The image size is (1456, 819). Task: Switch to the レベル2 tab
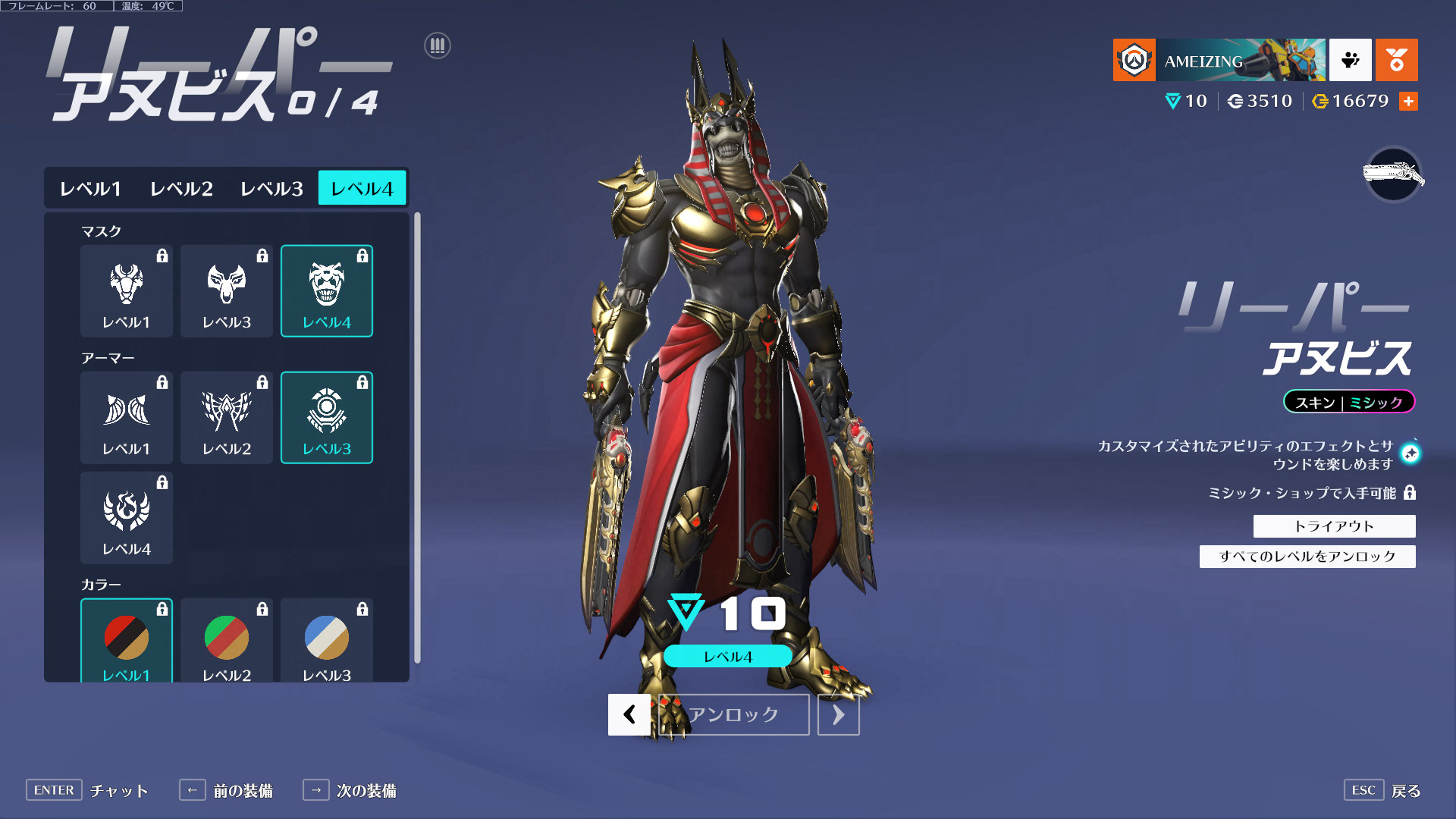tap(181, 188)
